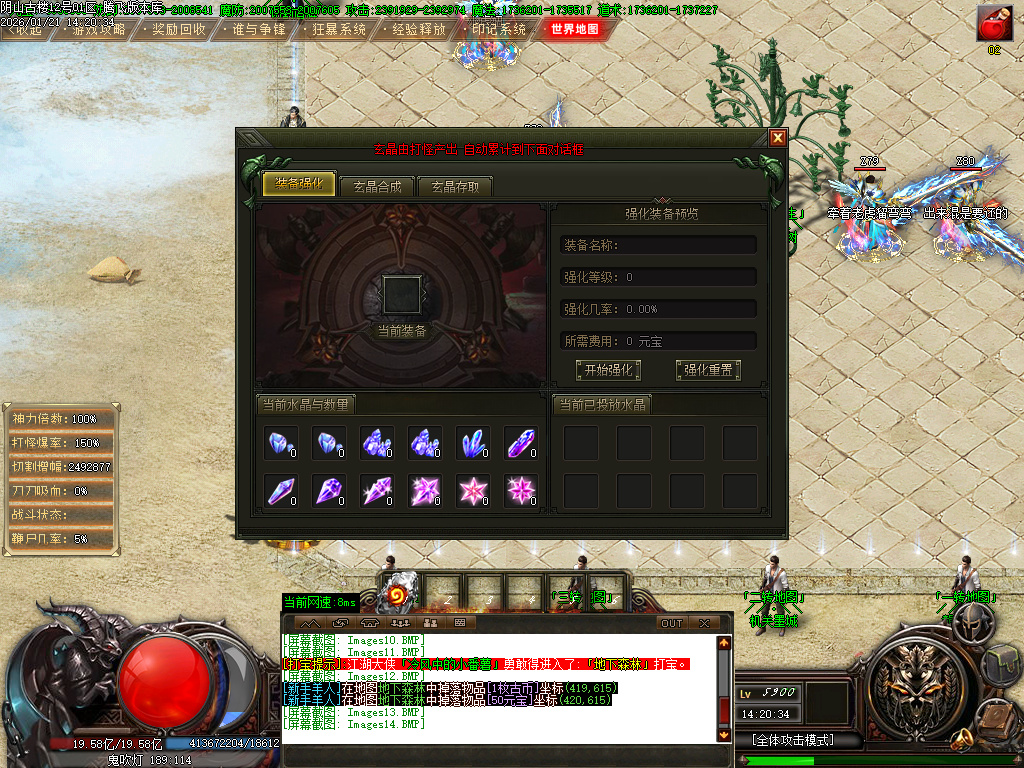
Task: Open the helmet character icon
Action: click(972, 620)
